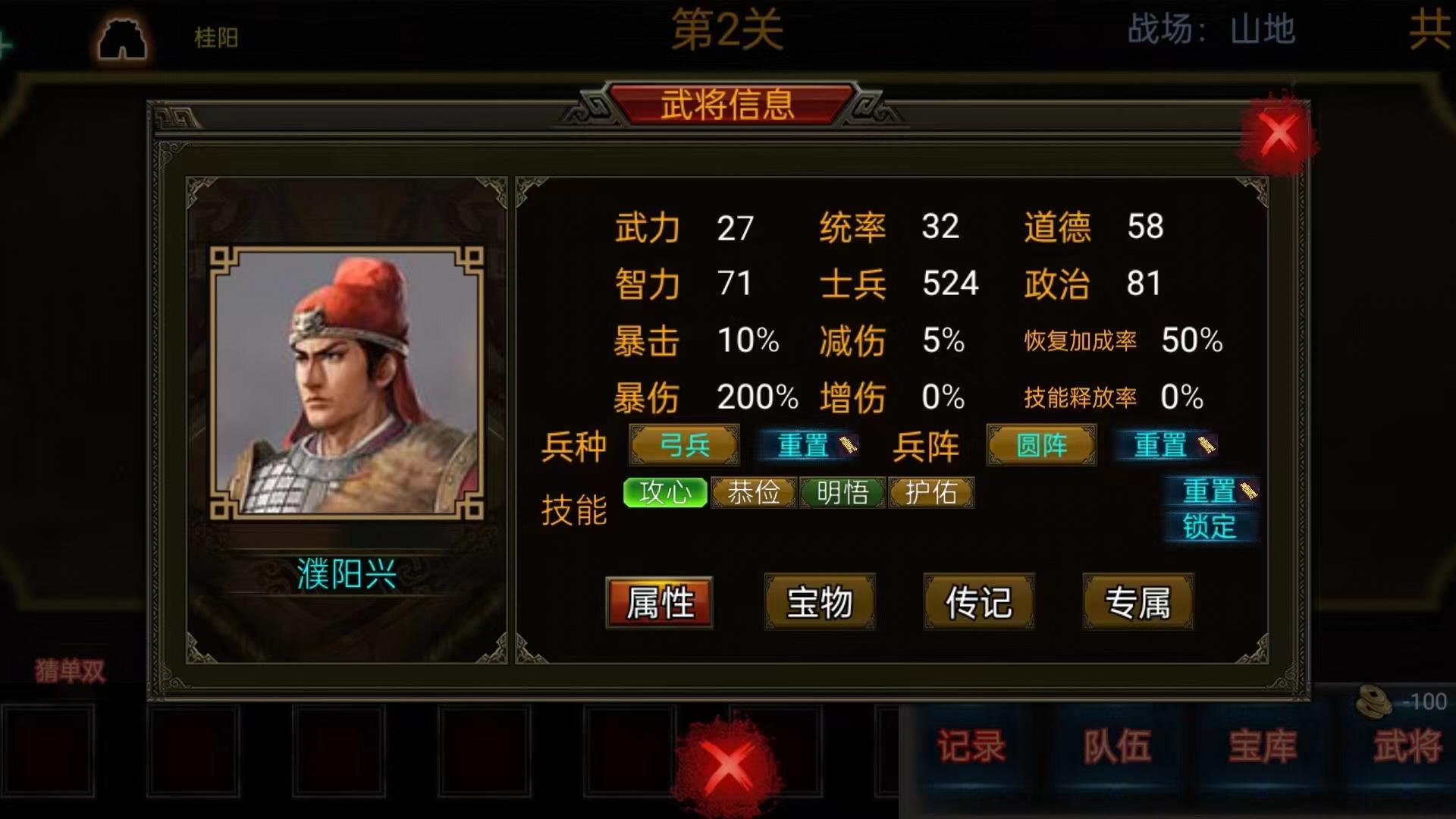Open the 宝库 treasury
The width and height of the screenshot is (1456, 819).
pyautogui.click(x=1263, y=746)
